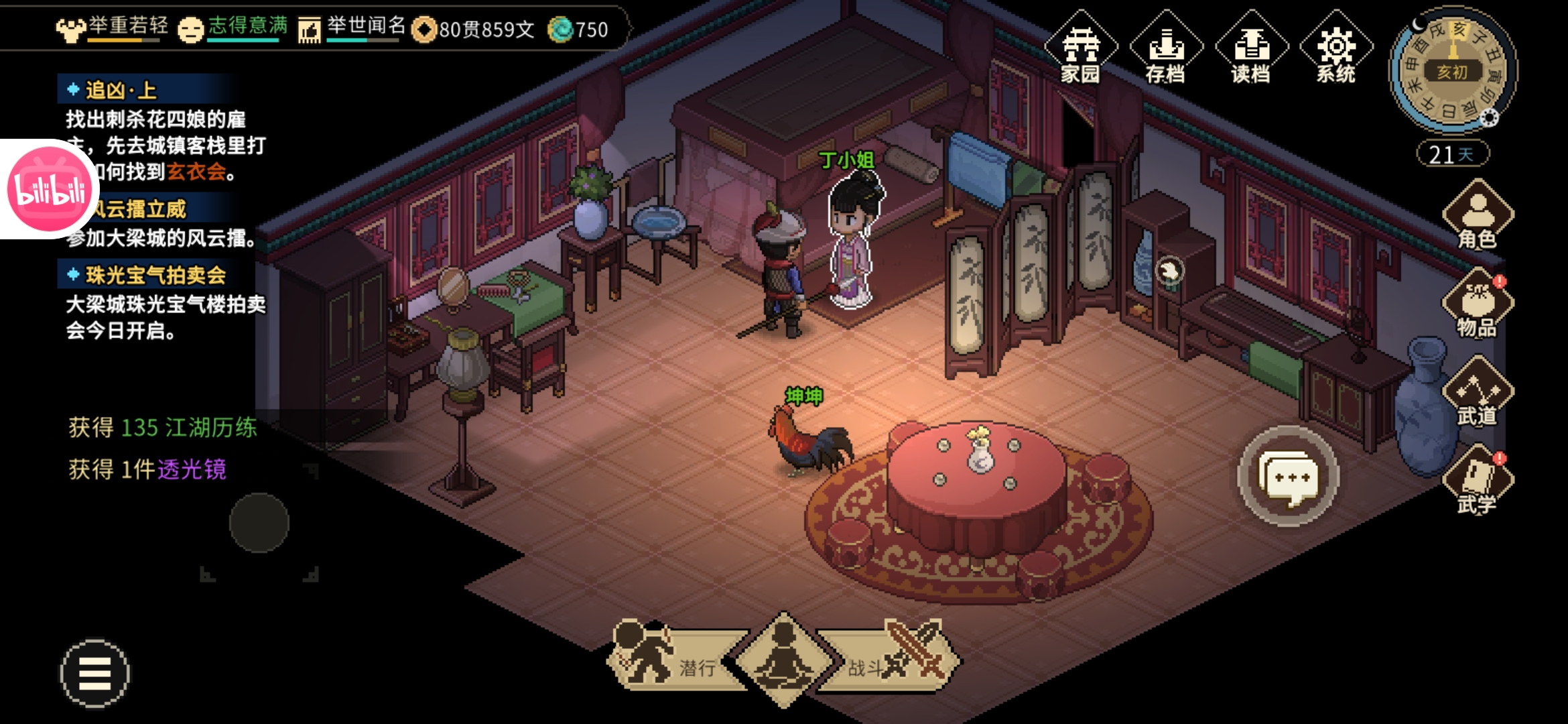Open the hamburger list menu
The height and width of the screenshot is (724, 1568).
tap(94, 673)
